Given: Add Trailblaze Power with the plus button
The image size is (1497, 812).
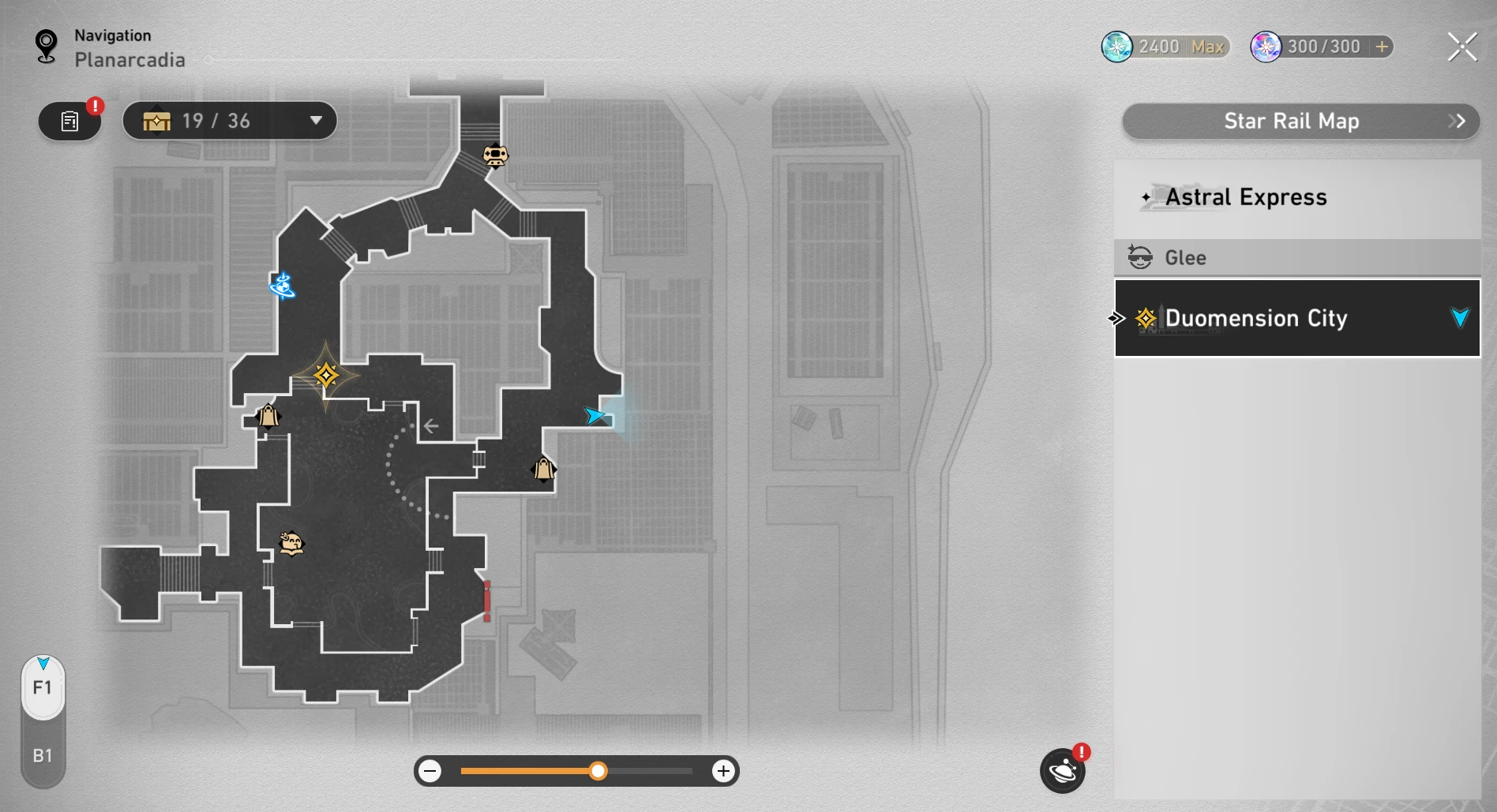Looking at the screenshot, I should coord(1382,47).
